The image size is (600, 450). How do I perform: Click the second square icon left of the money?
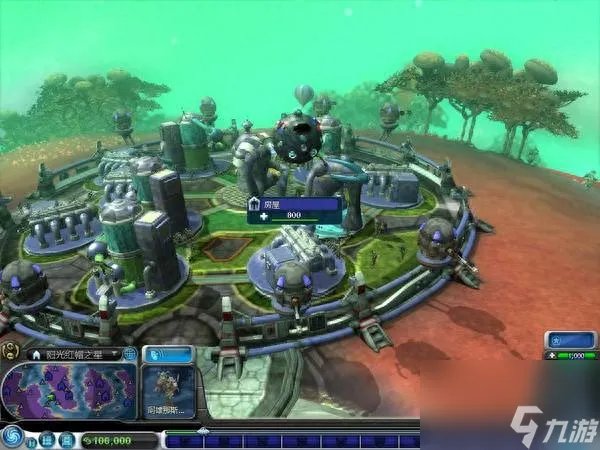tap(69, 440)
